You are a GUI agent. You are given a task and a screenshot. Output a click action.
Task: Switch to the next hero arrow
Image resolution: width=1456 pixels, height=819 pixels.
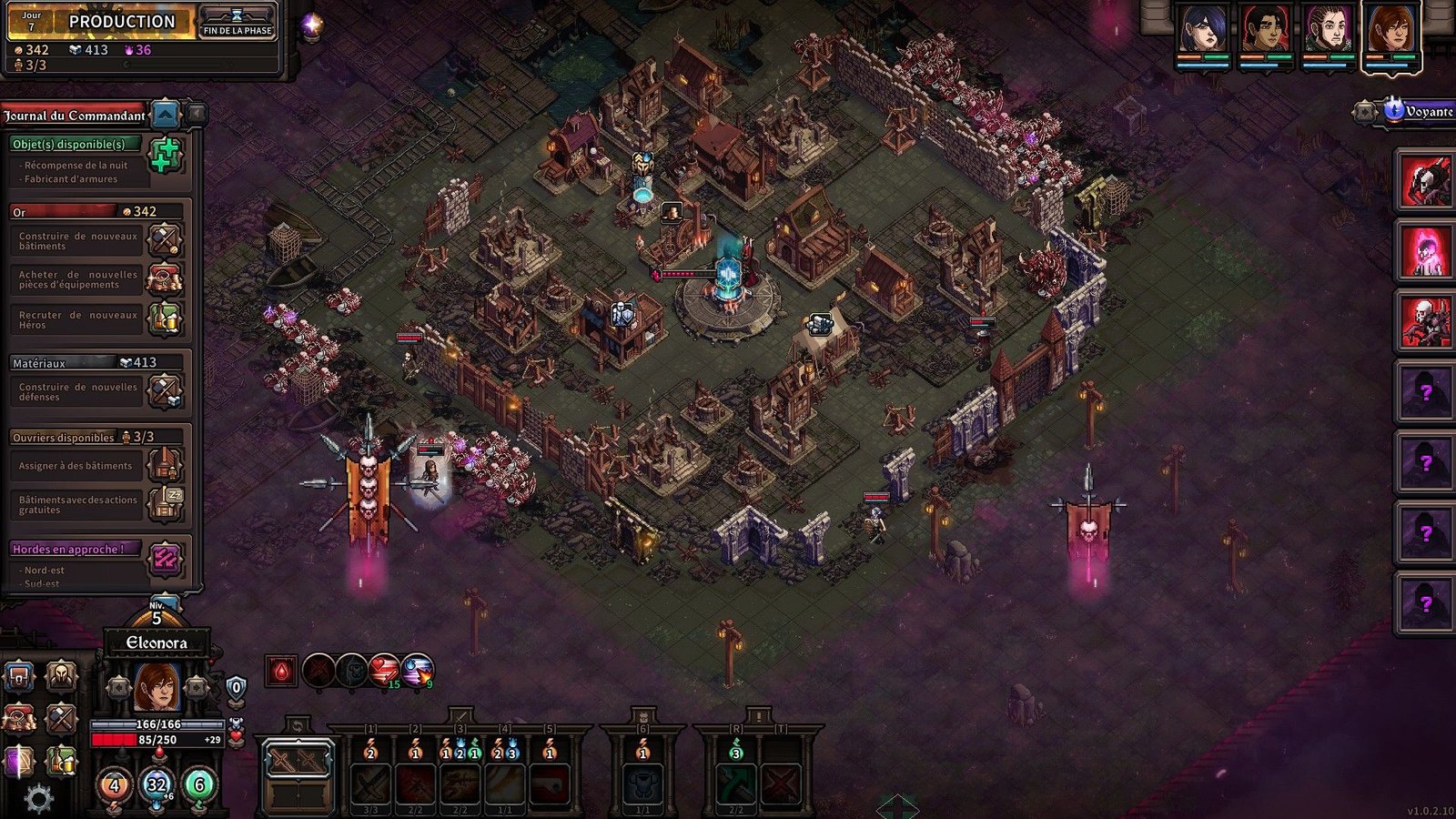click(196, 687)
